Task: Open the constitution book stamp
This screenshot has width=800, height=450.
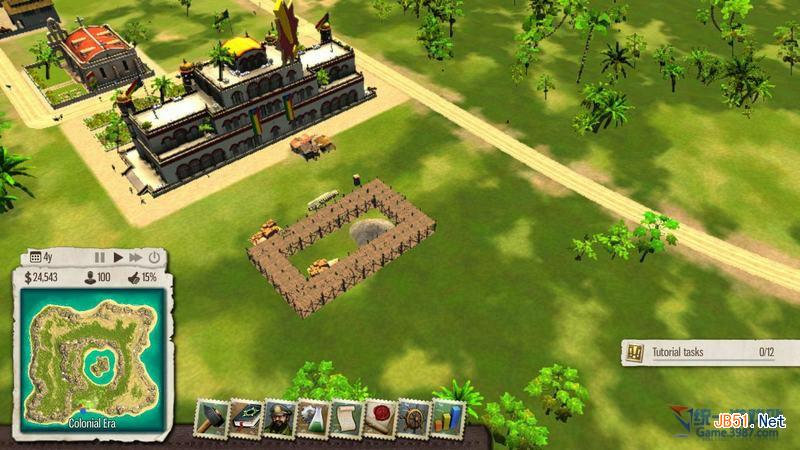Action: [x=245, y=418]
